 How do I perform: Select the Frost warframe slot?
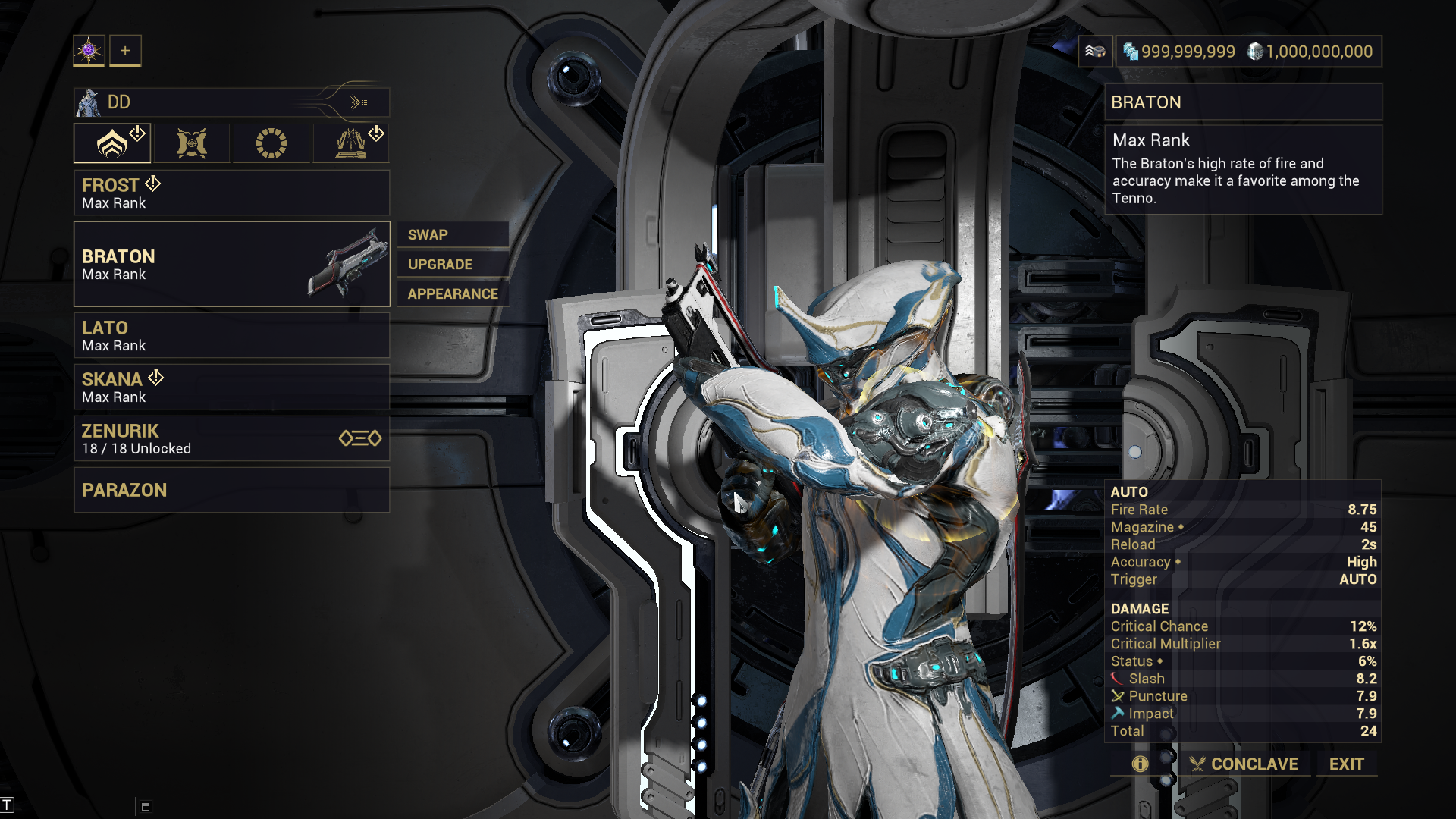coord(231,193)
